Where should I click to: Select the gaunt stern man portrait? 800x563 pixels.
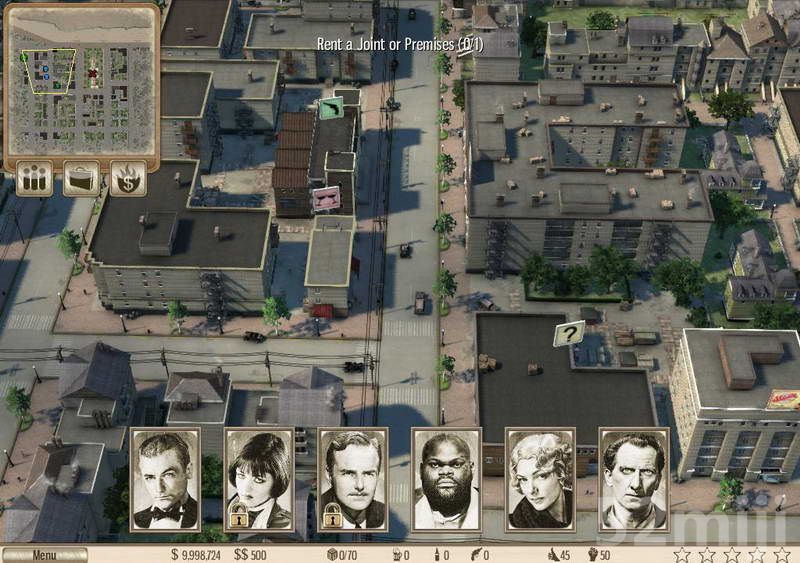click(633, 480)
